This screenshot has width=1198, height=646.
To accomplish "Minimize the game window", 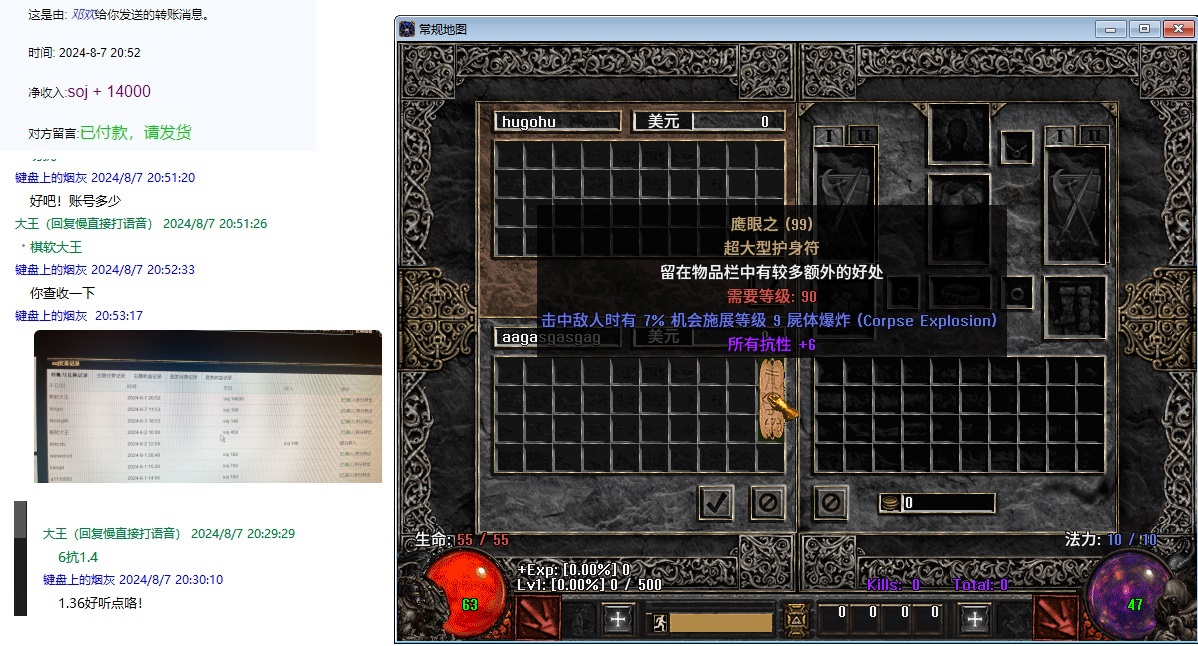I will coord(1110,29).
